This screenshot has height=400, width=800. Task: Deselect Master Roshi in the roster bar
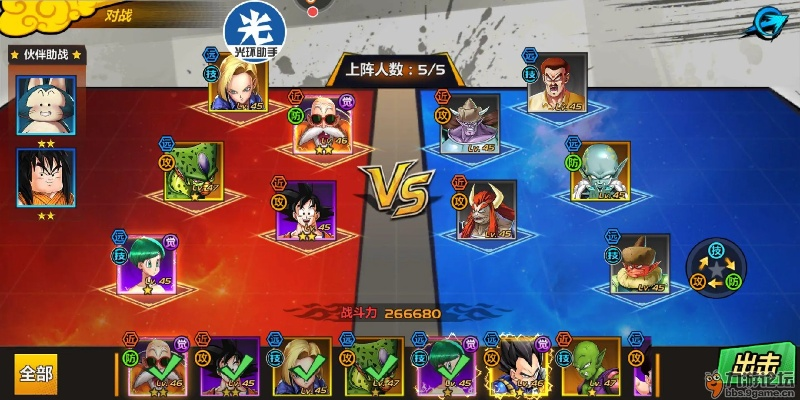coord(159,369)
